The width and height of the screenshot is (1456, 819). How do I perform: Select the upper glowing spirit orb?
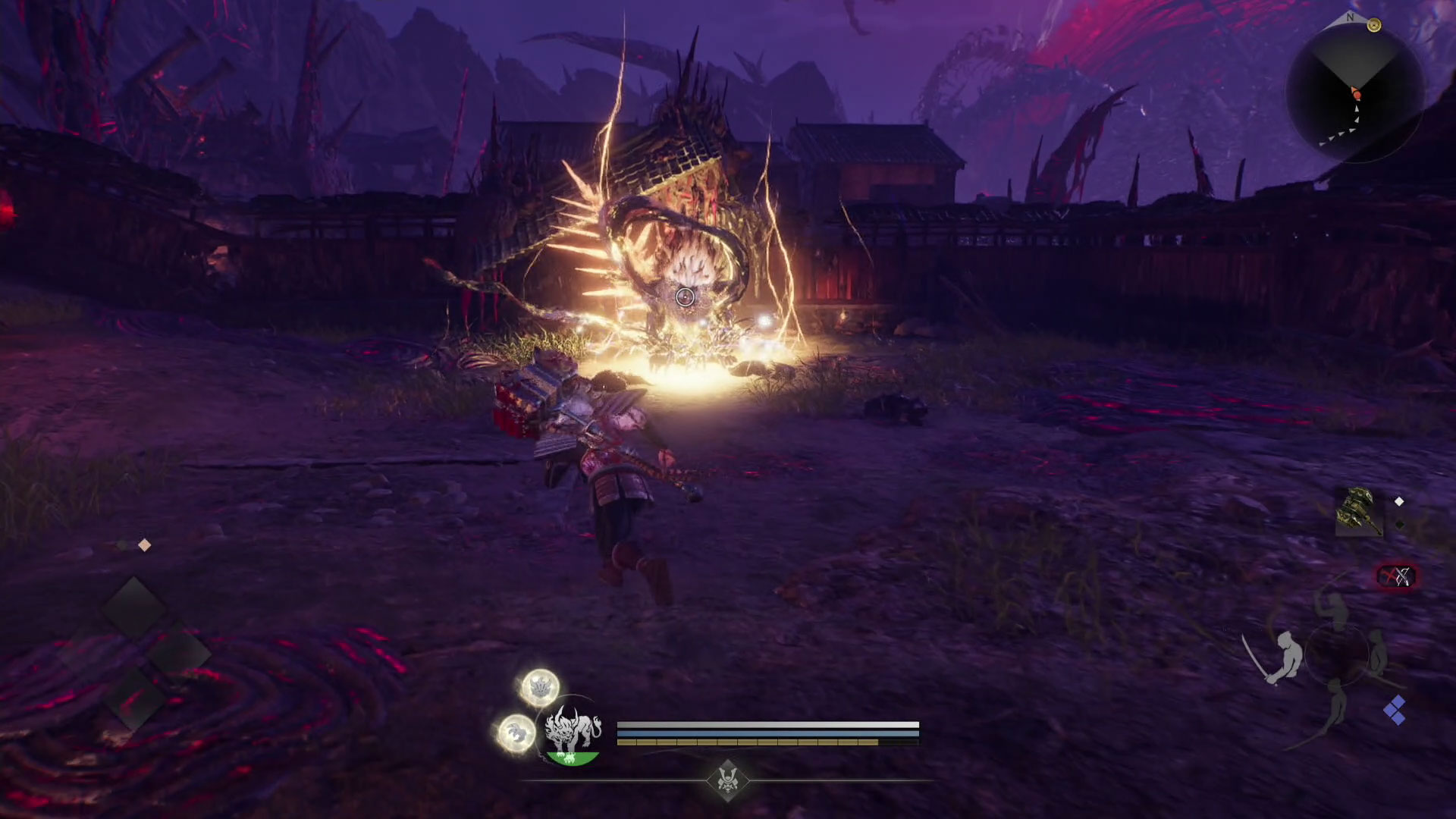540,687
